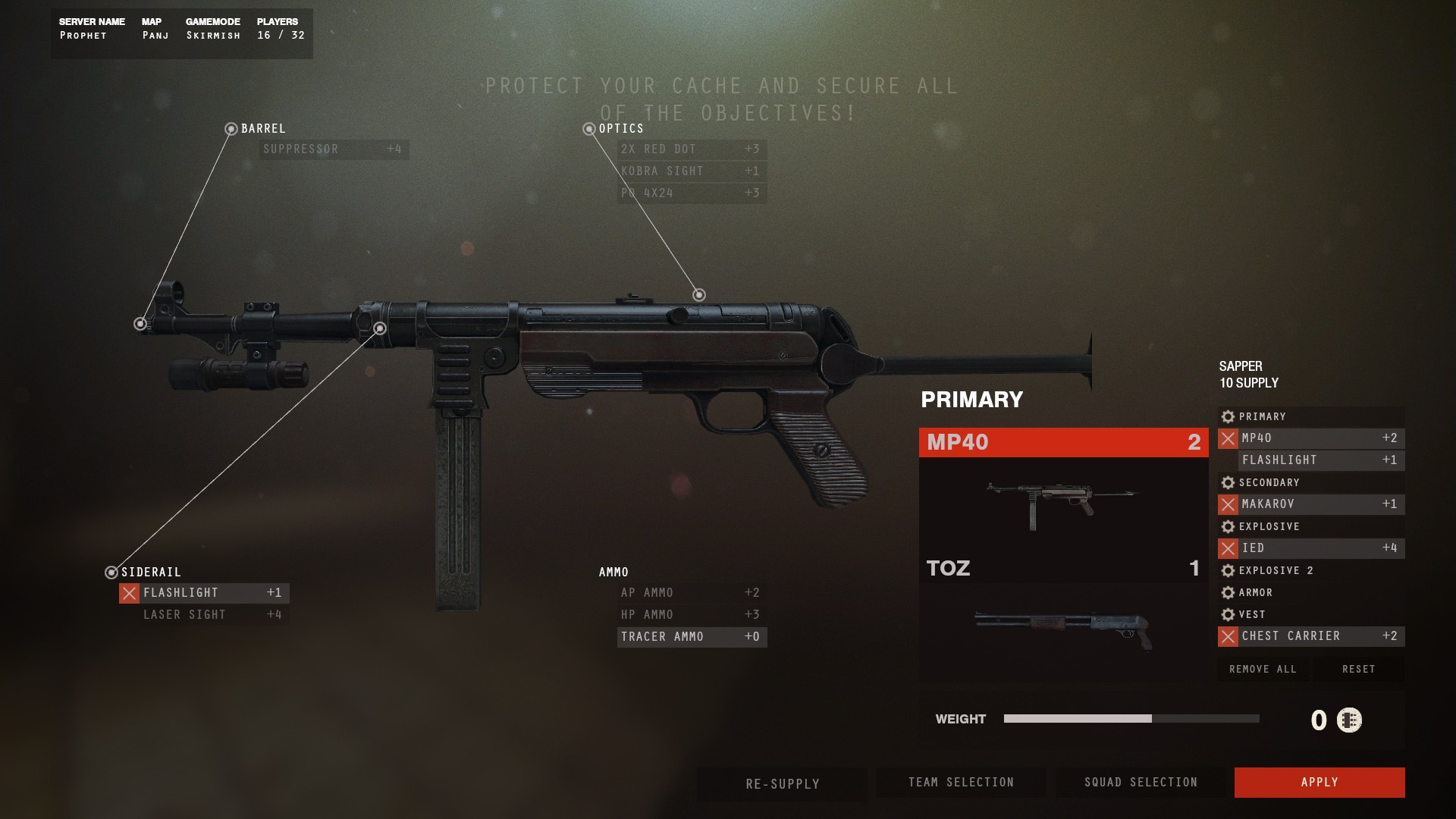This screenshot has width=1456, height=819.
Task: Select the ARMOR gear icon
Action: coord(1227,592)
